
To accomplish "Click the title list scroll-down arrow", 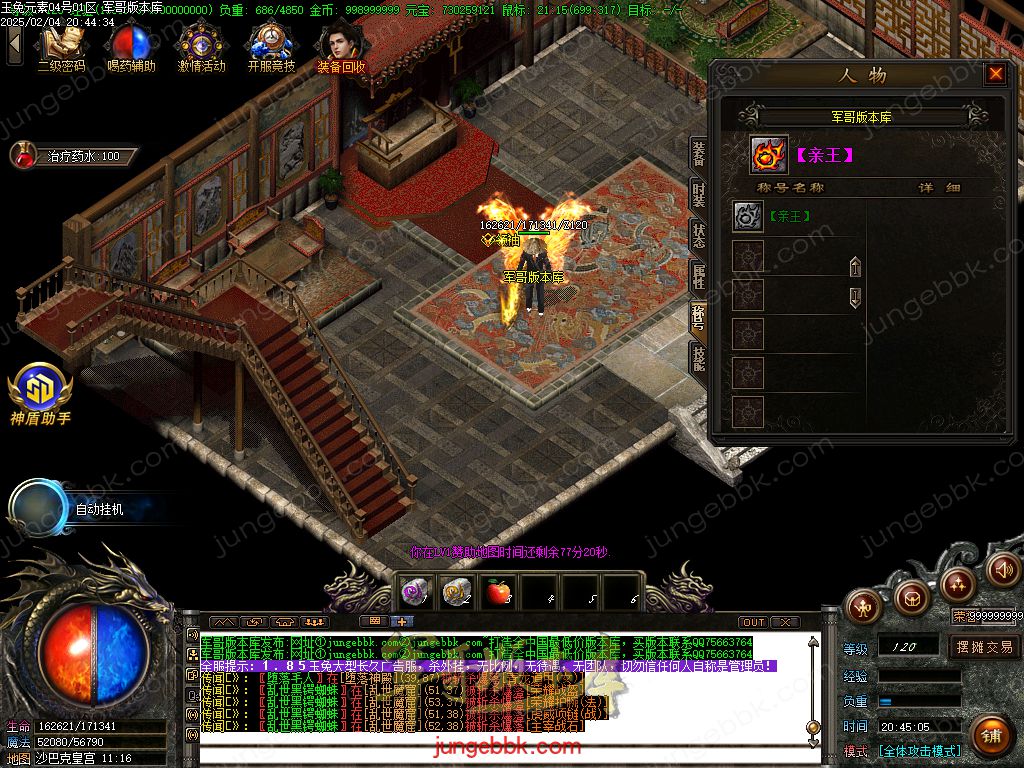I will point(855,297).
